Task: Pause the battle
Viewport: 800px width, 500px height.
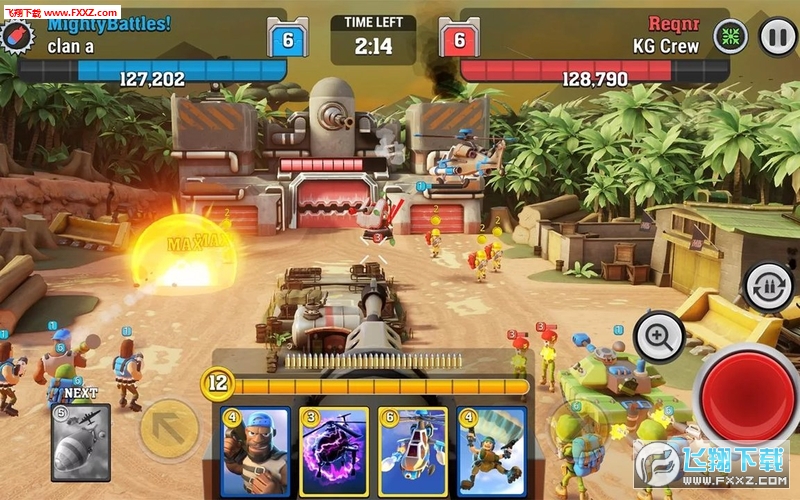Action: (x=777, y=38)
